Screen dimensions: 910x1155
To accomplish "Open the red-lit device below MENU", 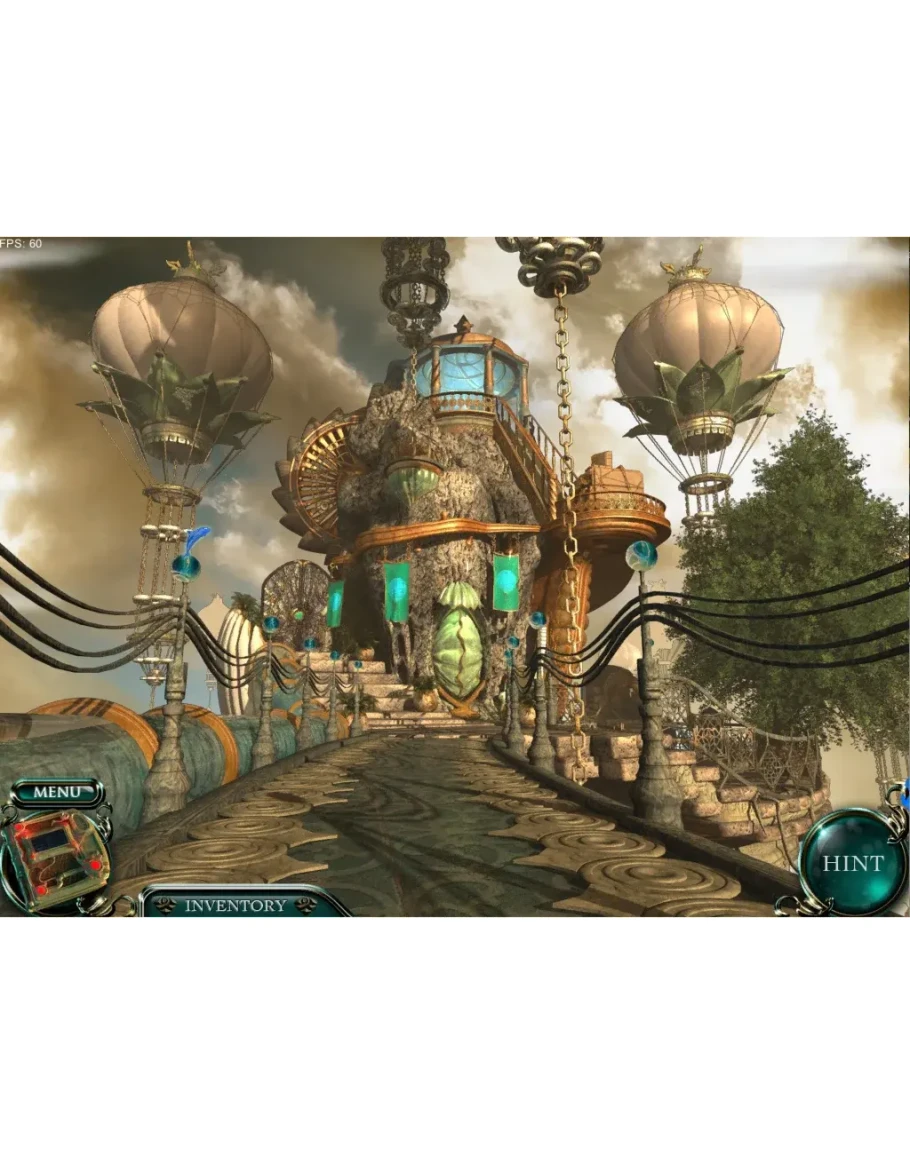I will 54,856.
